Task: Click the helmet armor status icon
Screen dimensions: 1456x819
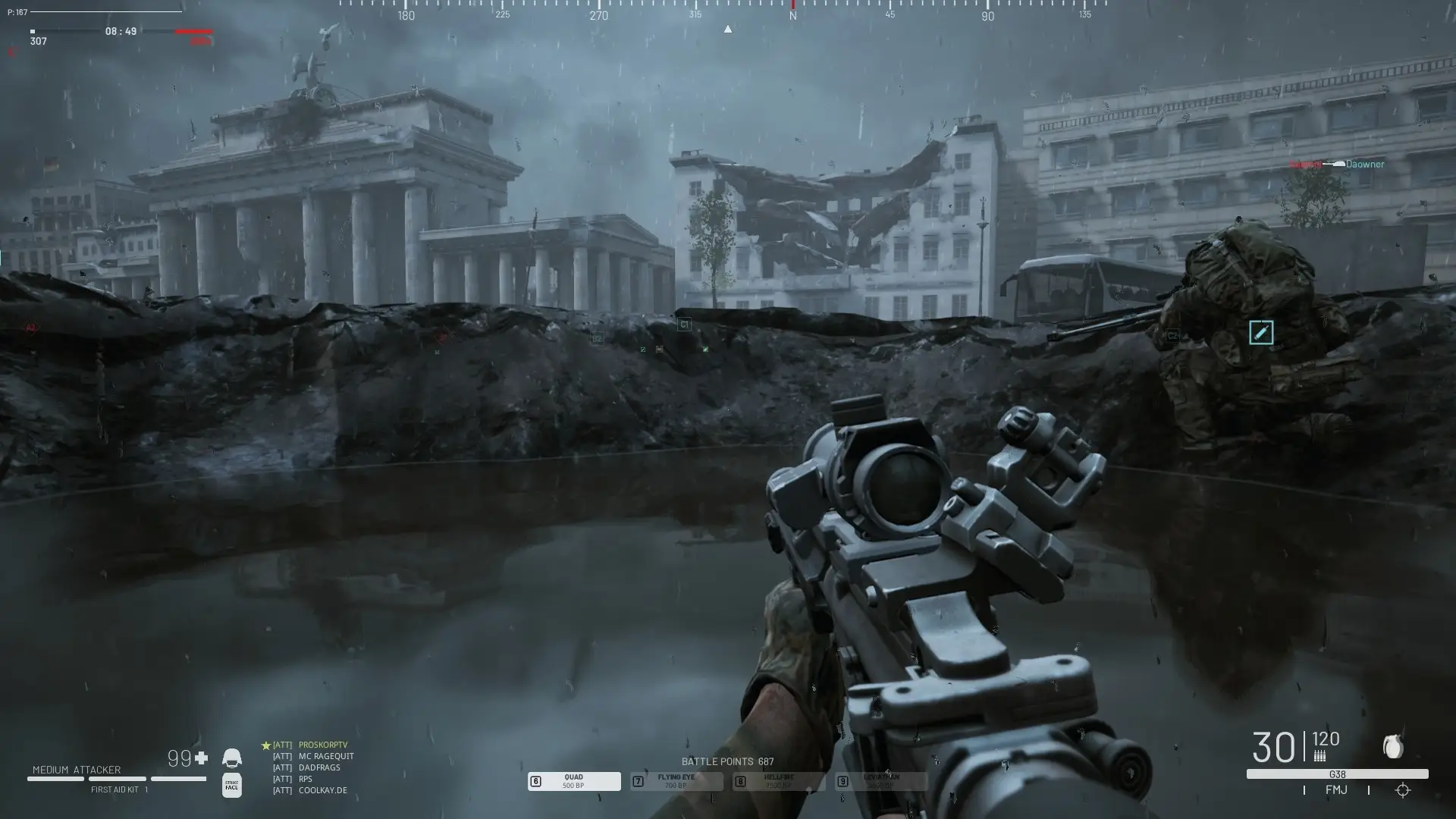Action: [x=231, y=758]
